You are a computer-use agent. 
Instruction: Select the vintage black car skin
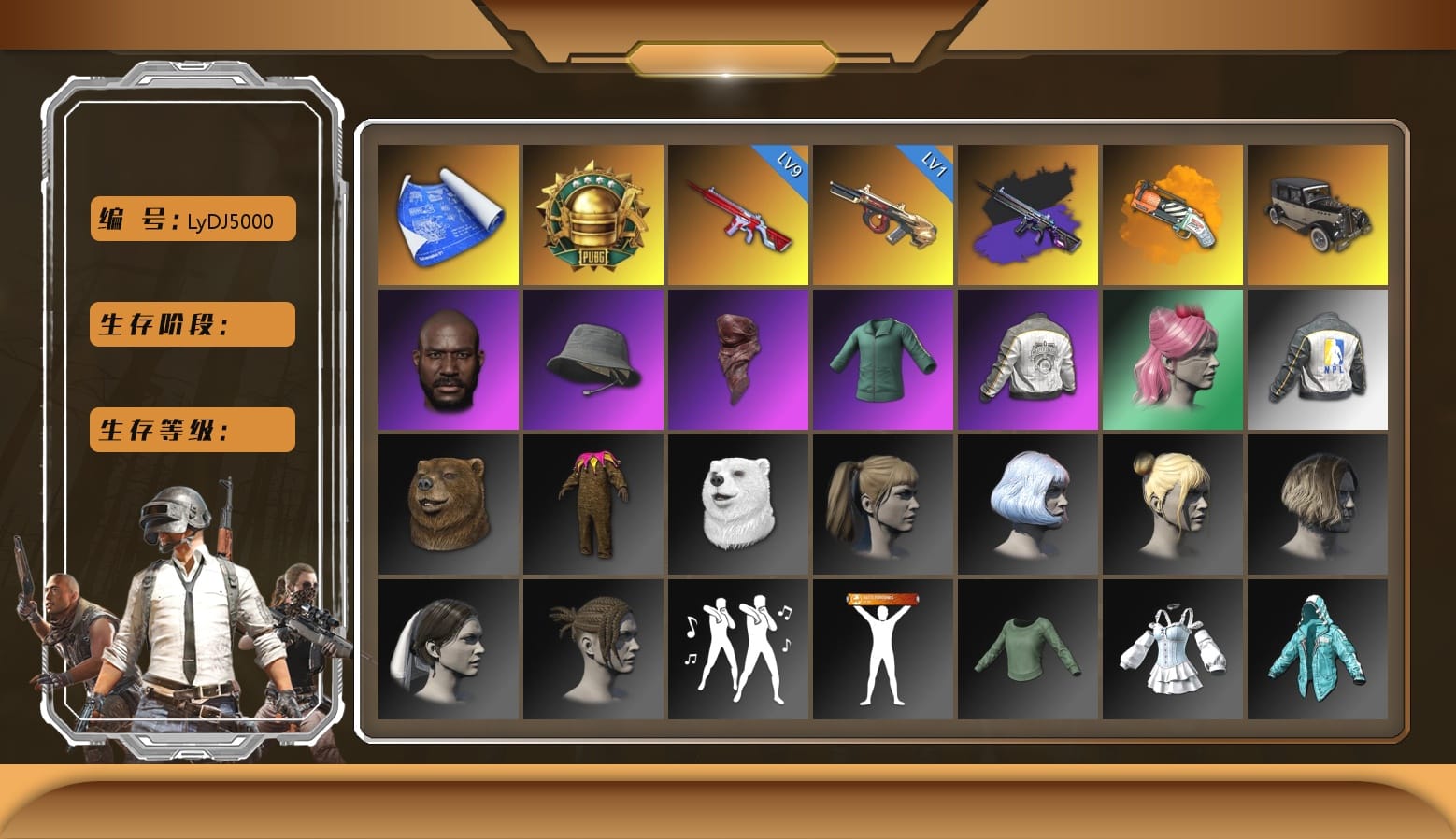(x=1318, y=213)
